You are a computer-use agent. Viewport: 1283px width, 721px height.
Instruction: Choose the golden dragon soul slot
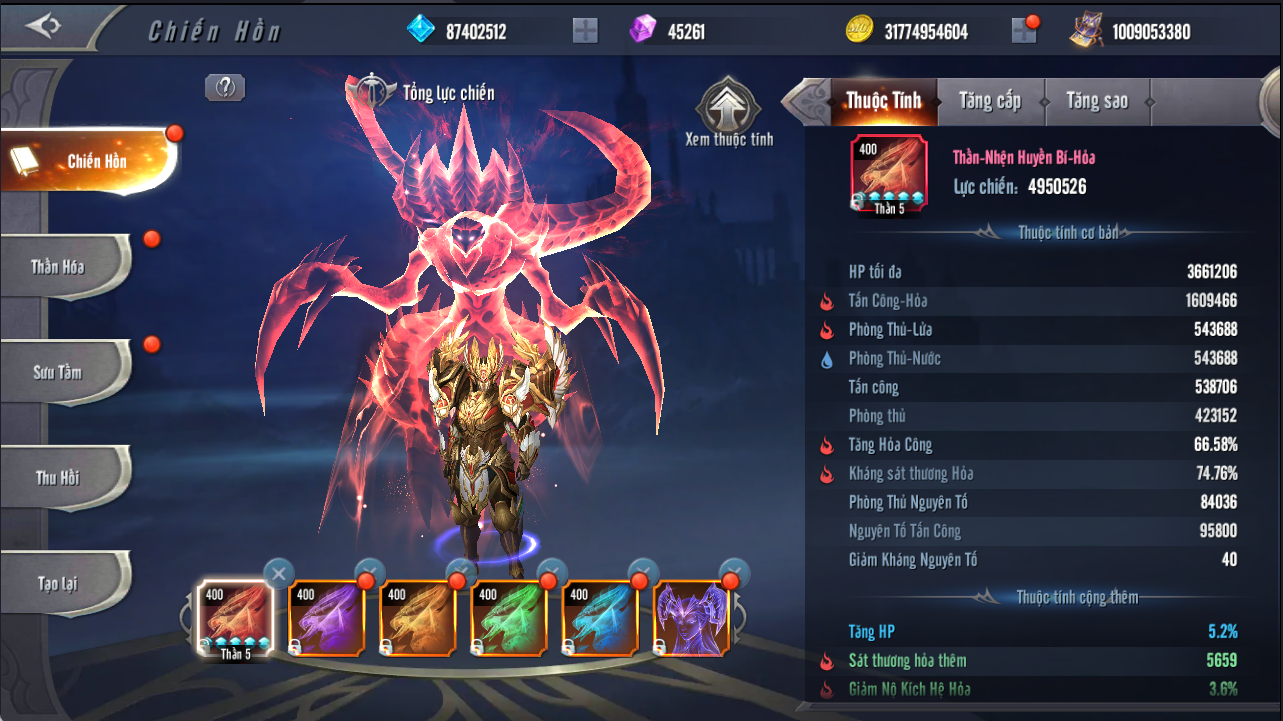coord(418,618)
